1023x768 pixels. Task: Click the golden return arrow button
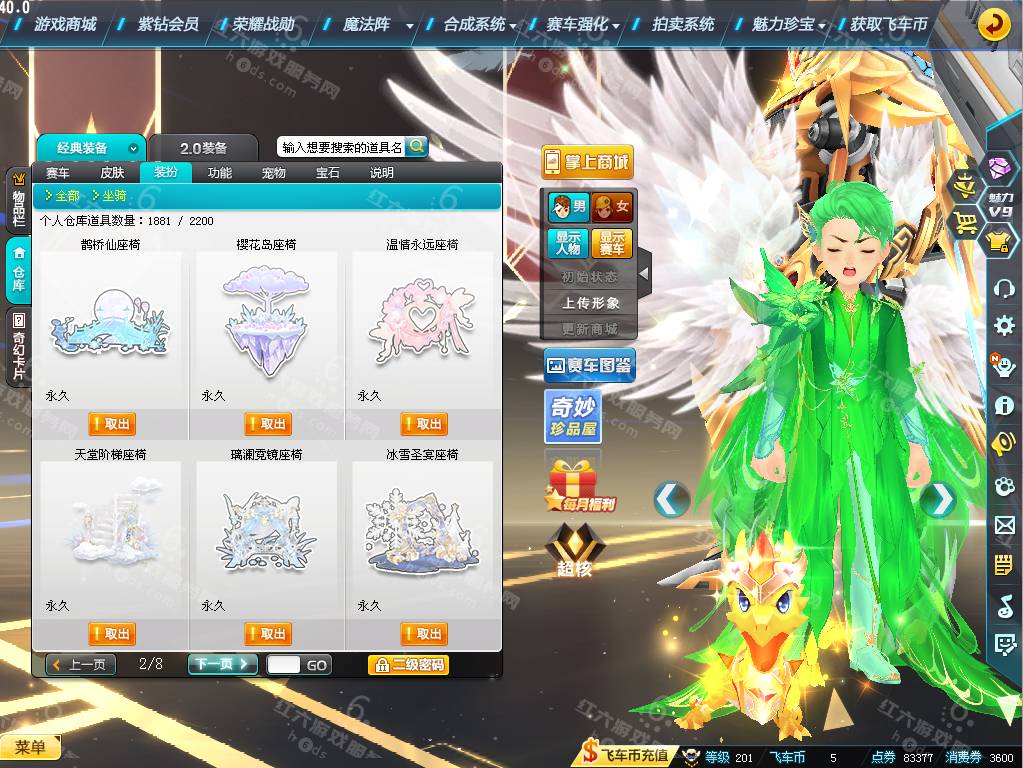pyautogui.click(x=994, y=24)
